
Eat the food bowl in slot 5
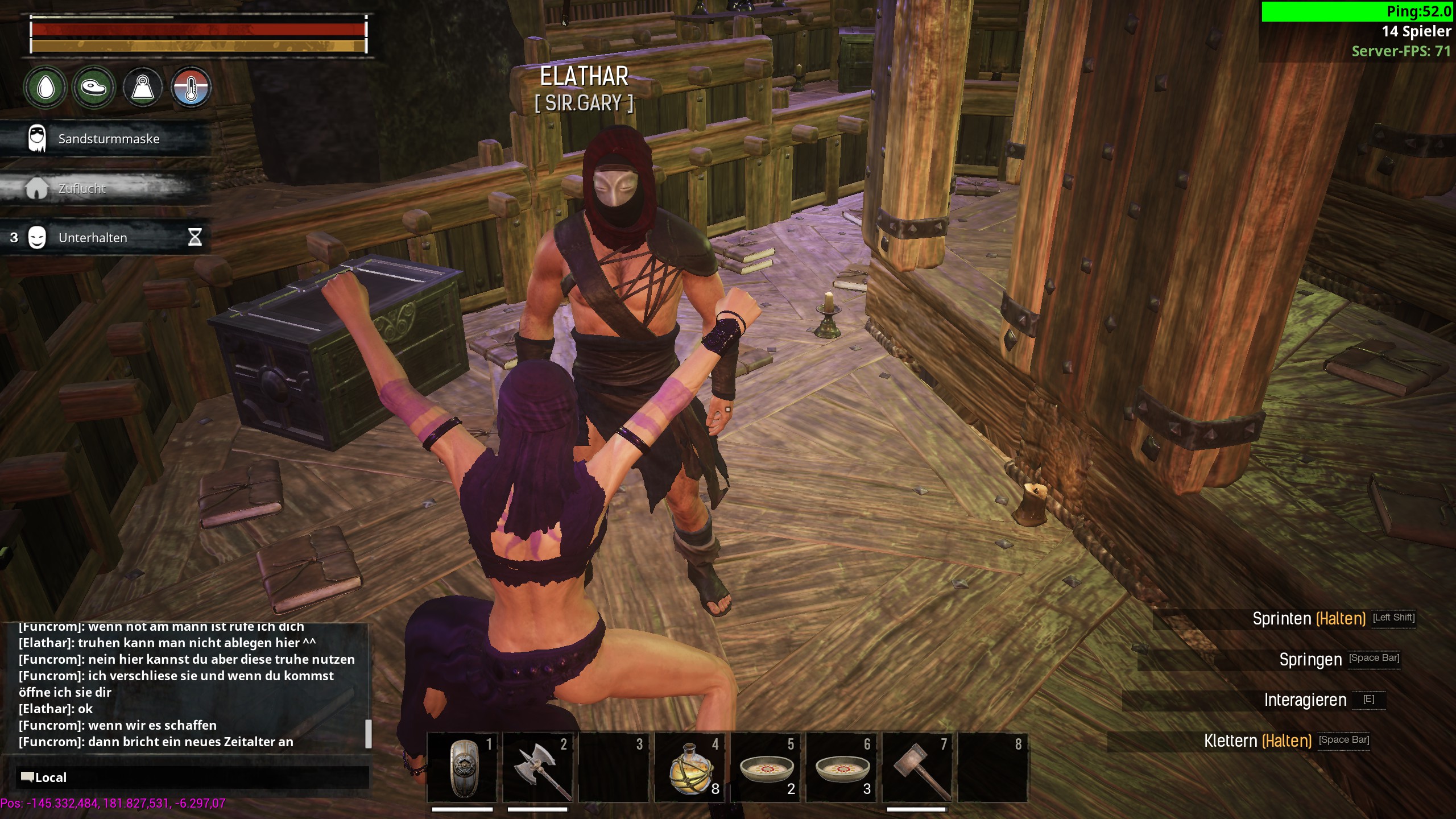coord(766,767)
